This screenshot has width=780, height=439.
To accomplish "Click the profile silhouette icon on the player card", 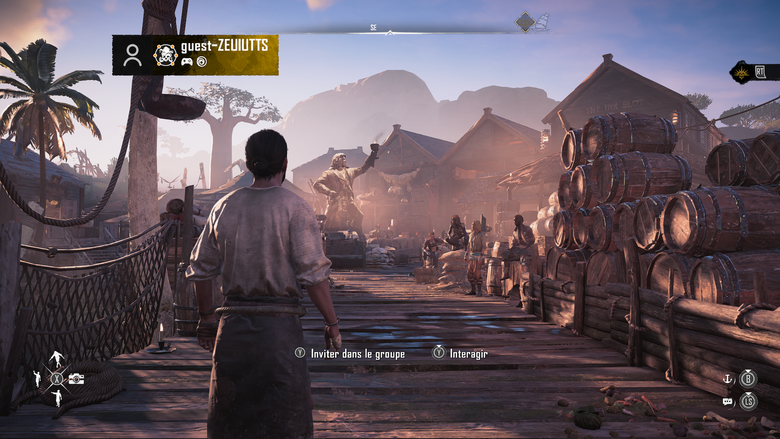I will 132,55.
